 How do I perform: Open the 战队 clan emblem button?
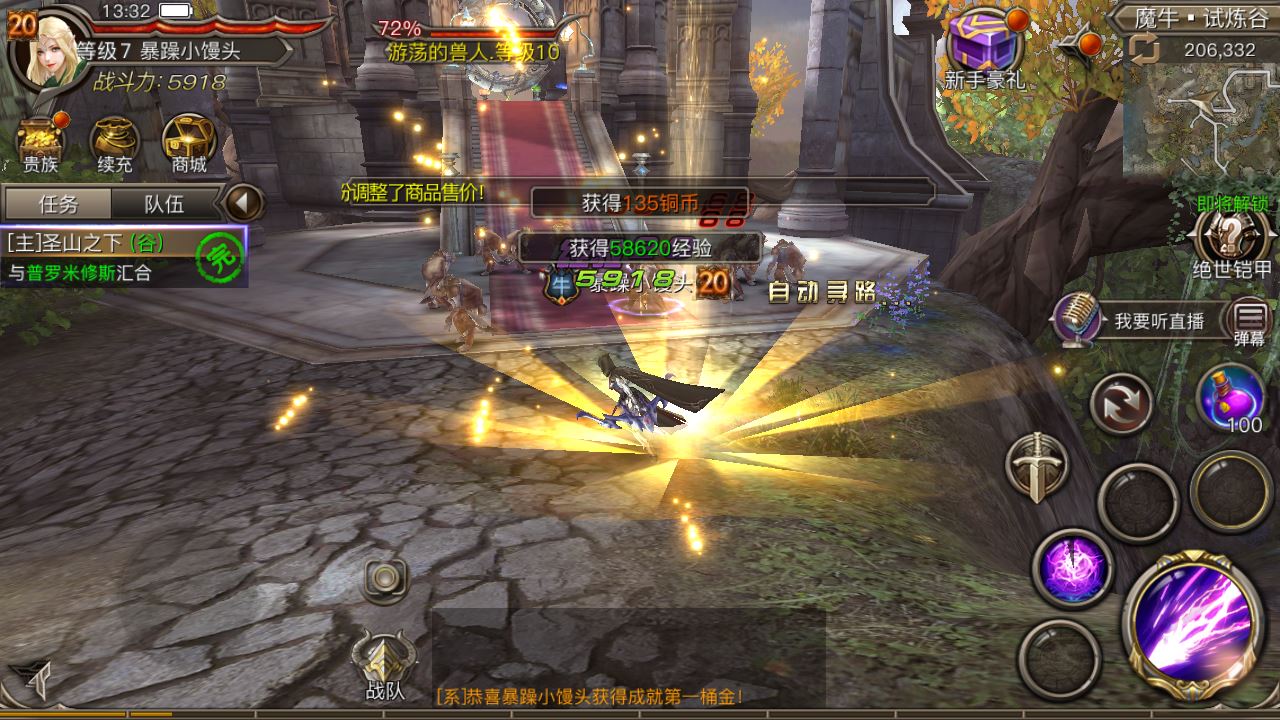pyautogui.click(x=385, y=664)
